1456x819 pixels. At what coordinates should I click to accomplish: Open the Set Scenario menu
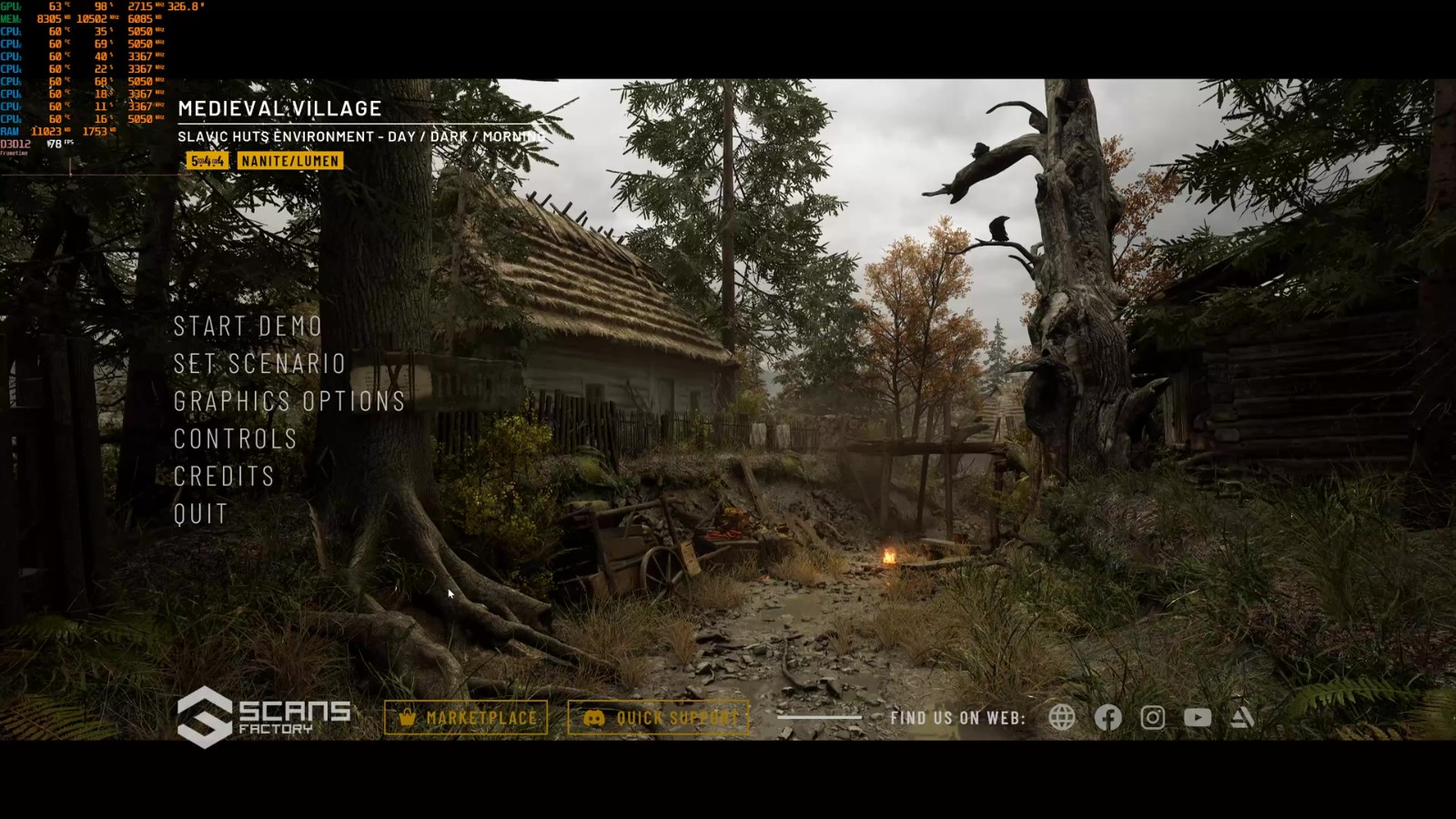click(259, 364)
